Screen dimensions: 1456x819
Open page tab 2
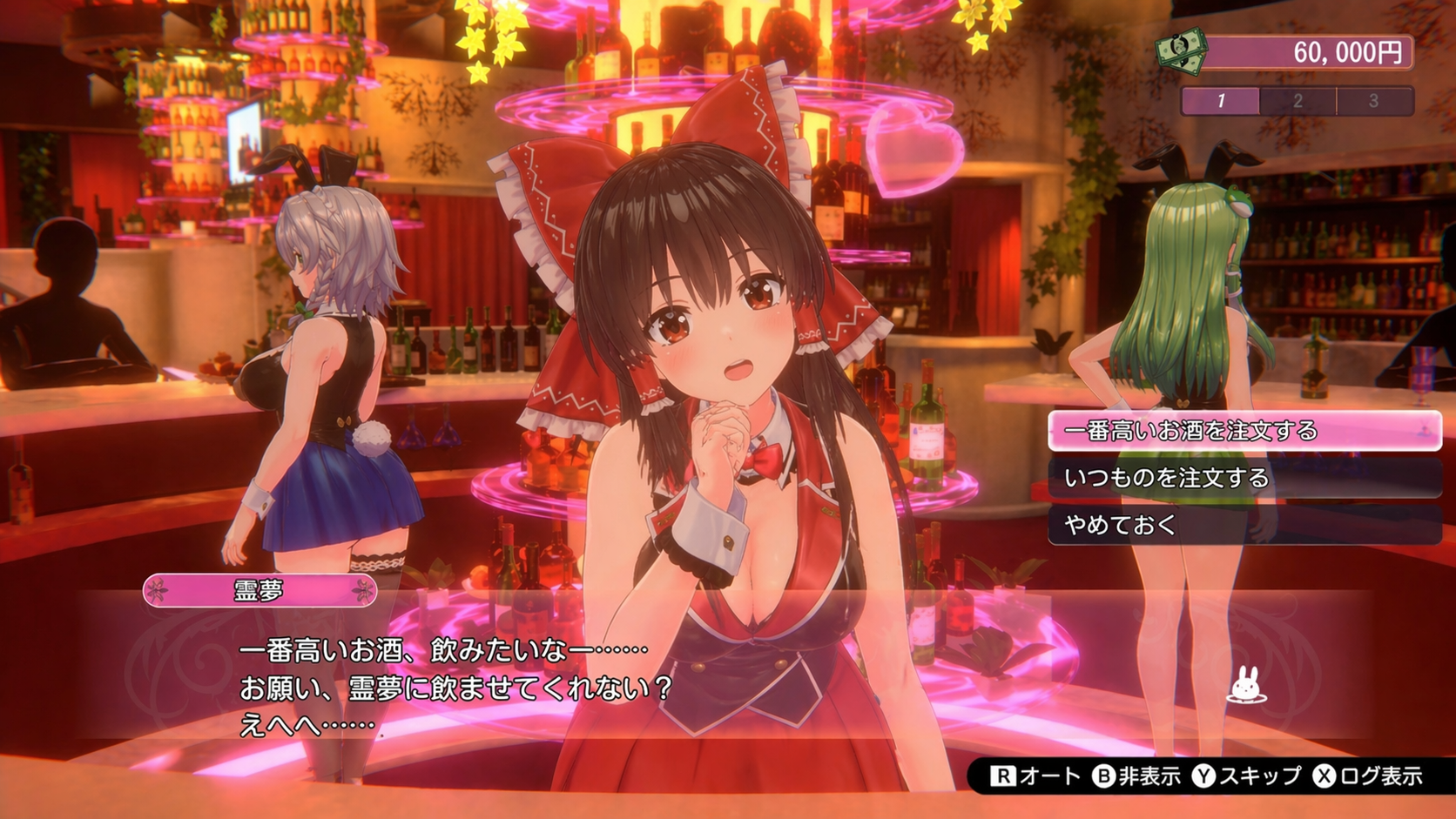tap(1298, 101)
